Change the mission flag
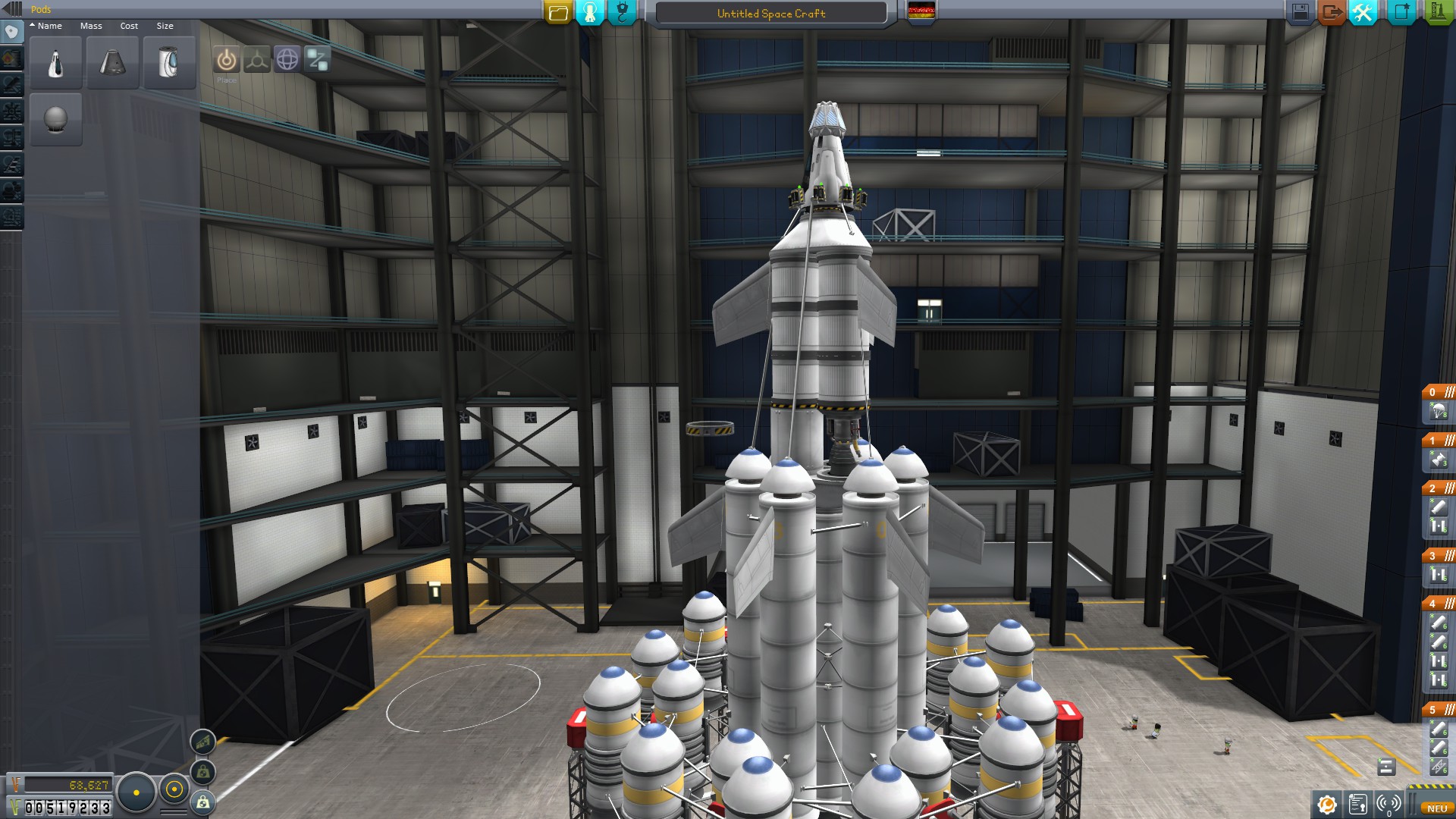This screenshot has width=1456, height=819. pyautogui.click(x=921, y=11)
